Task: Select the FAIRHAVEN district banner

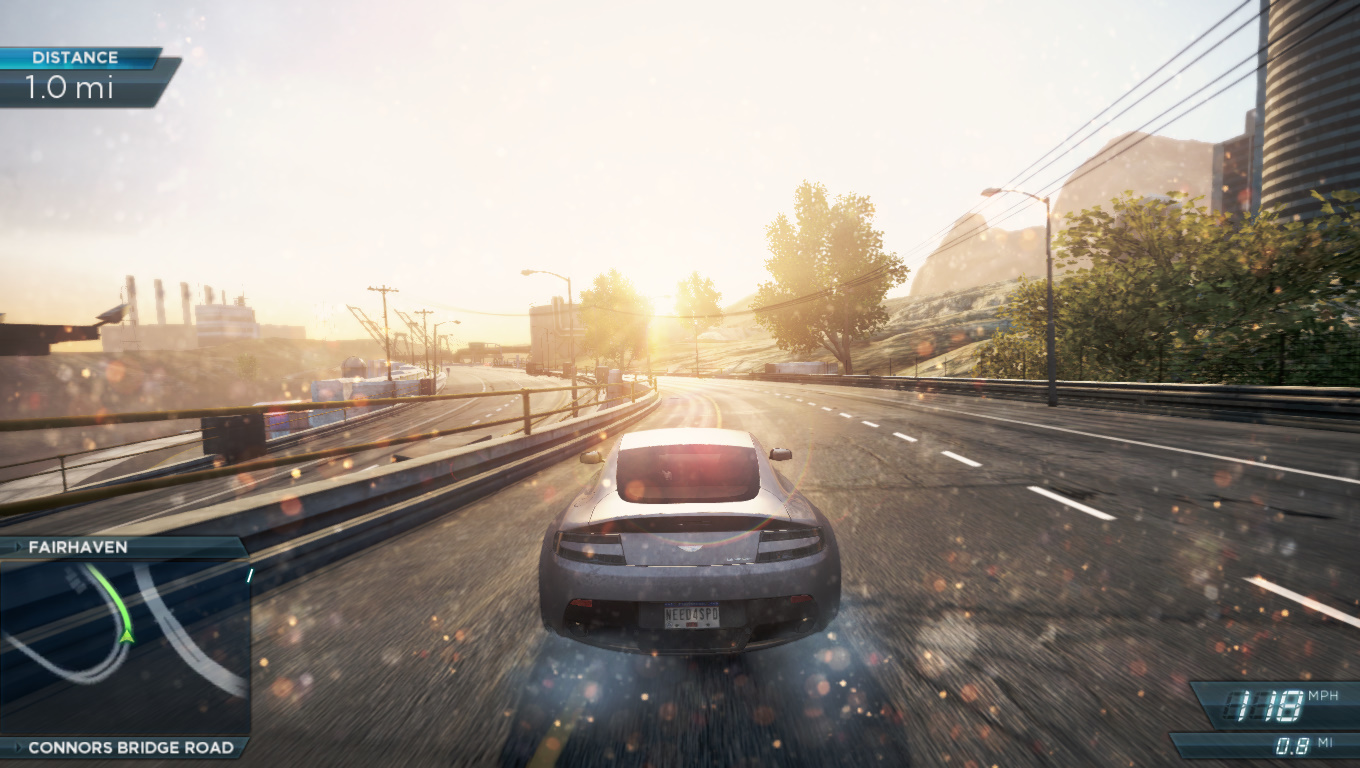Action: [x=80, y=548]
